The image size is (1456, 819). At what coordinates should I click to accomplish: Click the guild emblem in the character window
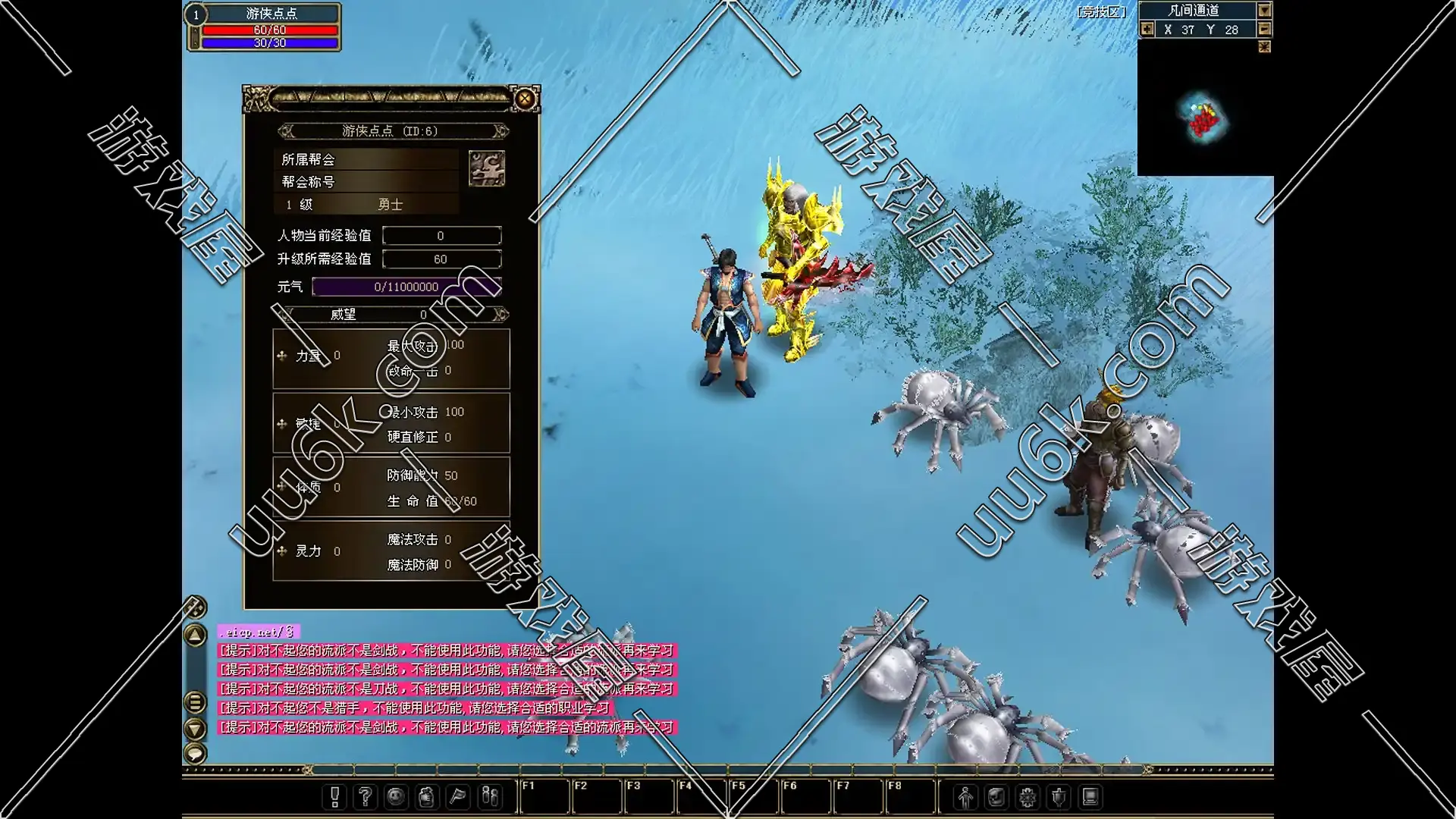click(x=488, y=167)
